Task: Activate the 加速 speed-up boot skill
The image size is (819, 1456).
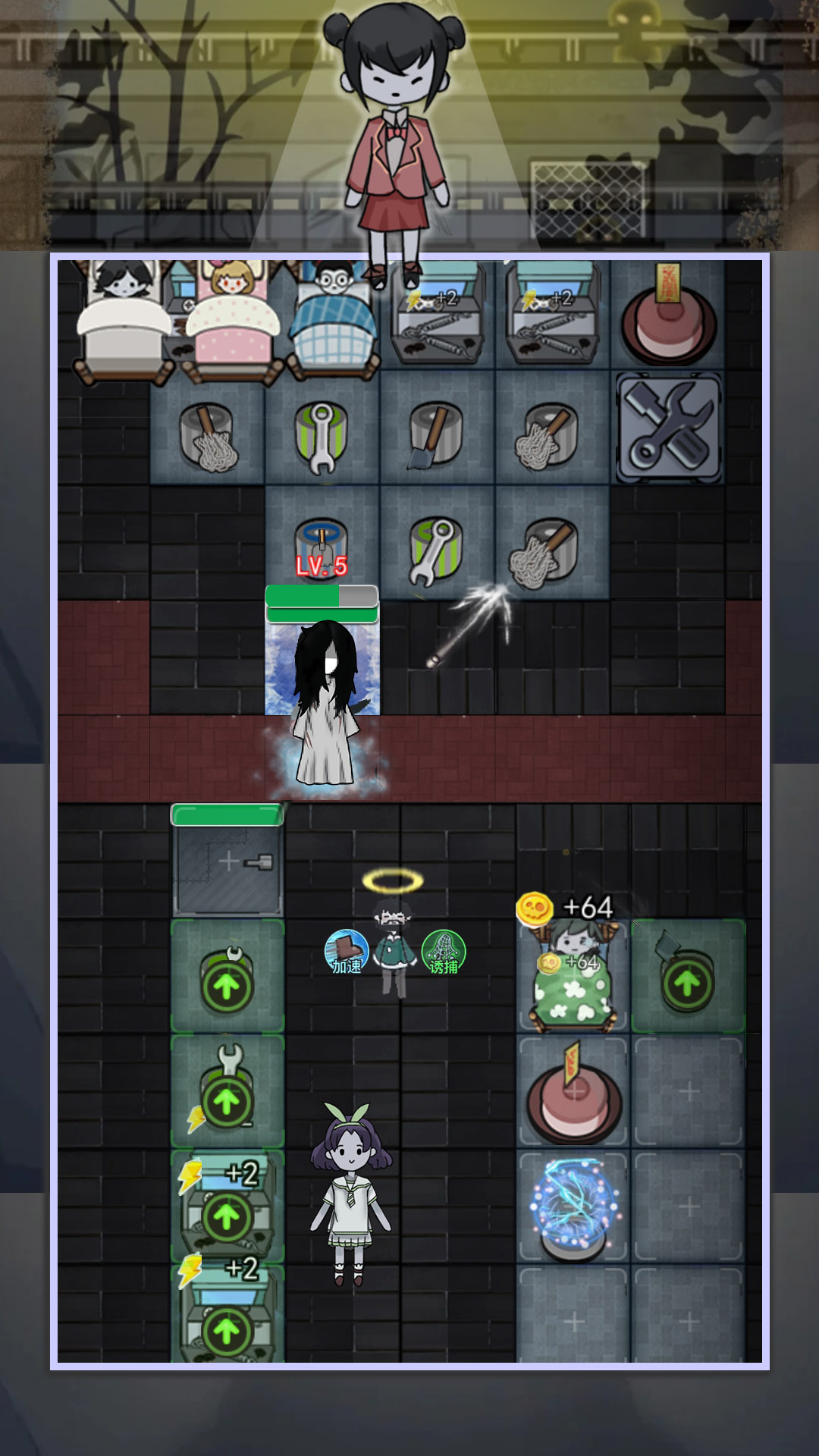Action: click(347, 952)
